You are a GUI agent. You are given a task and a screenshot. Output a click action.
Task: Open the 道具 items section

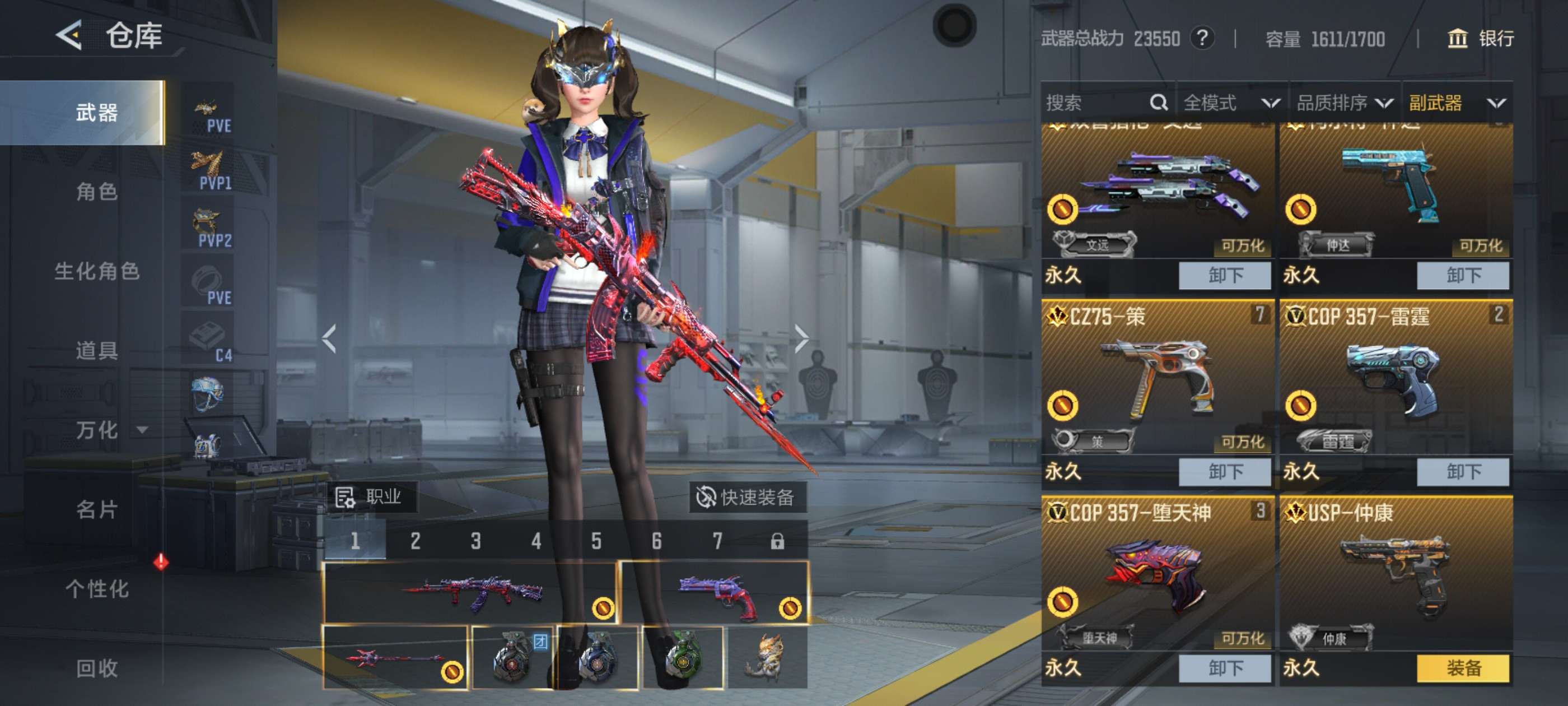[96, 350]
